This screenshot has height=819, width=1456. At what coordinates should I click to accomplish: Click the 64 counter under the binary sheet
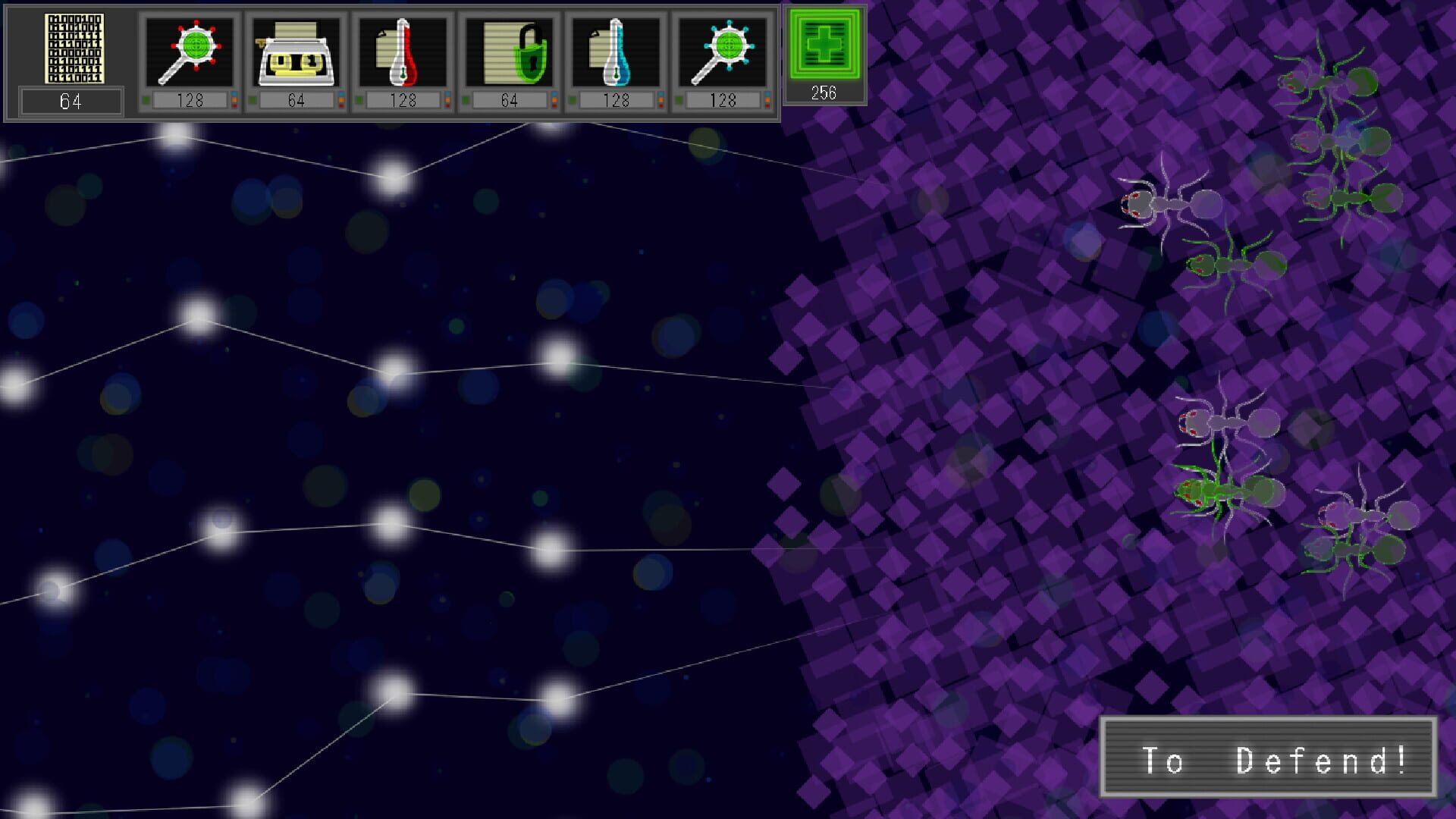(x=71, y=99)
